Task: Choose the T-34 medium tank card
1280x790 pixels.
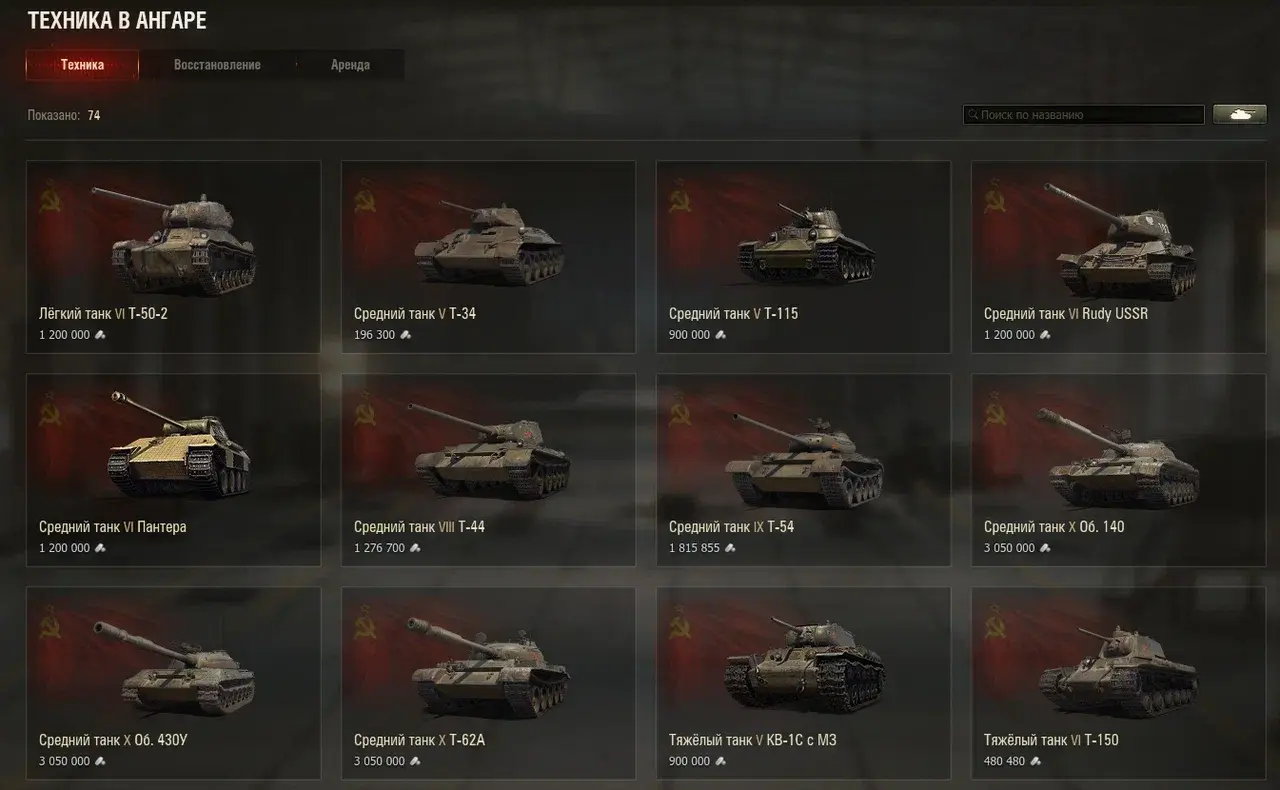Action: coord(488,257)
